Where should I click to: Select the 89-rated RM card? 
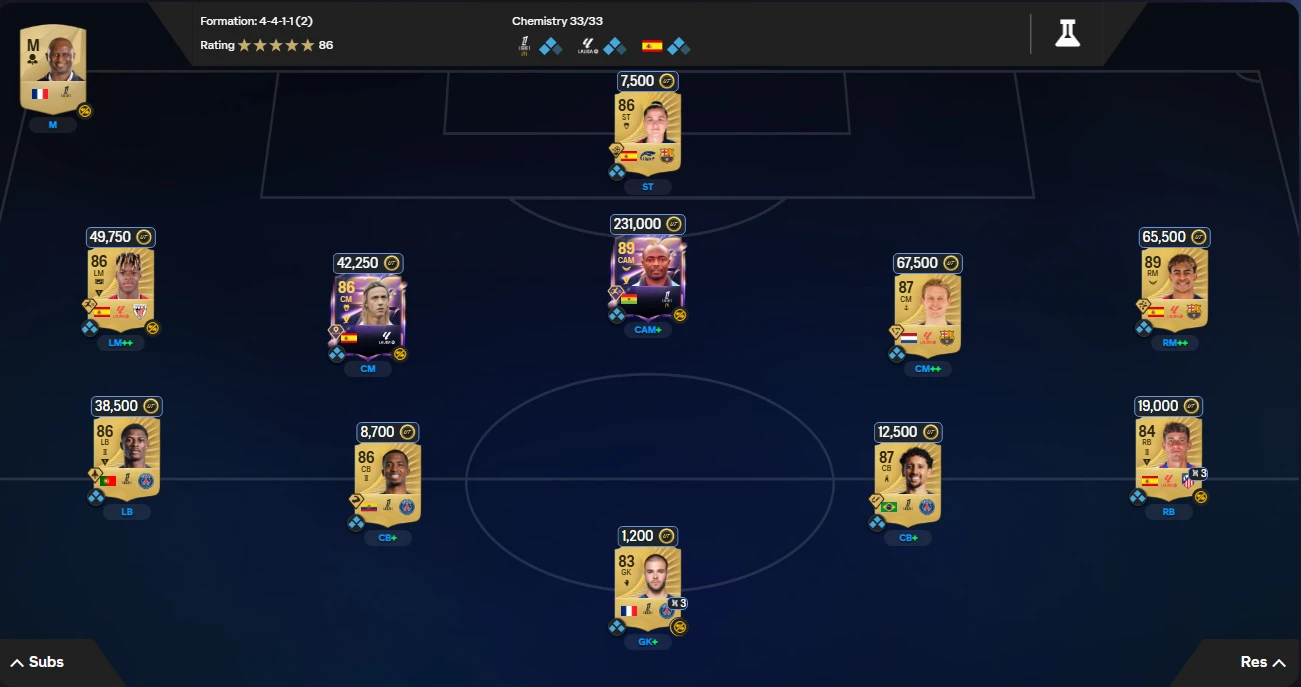[1174, 290]
